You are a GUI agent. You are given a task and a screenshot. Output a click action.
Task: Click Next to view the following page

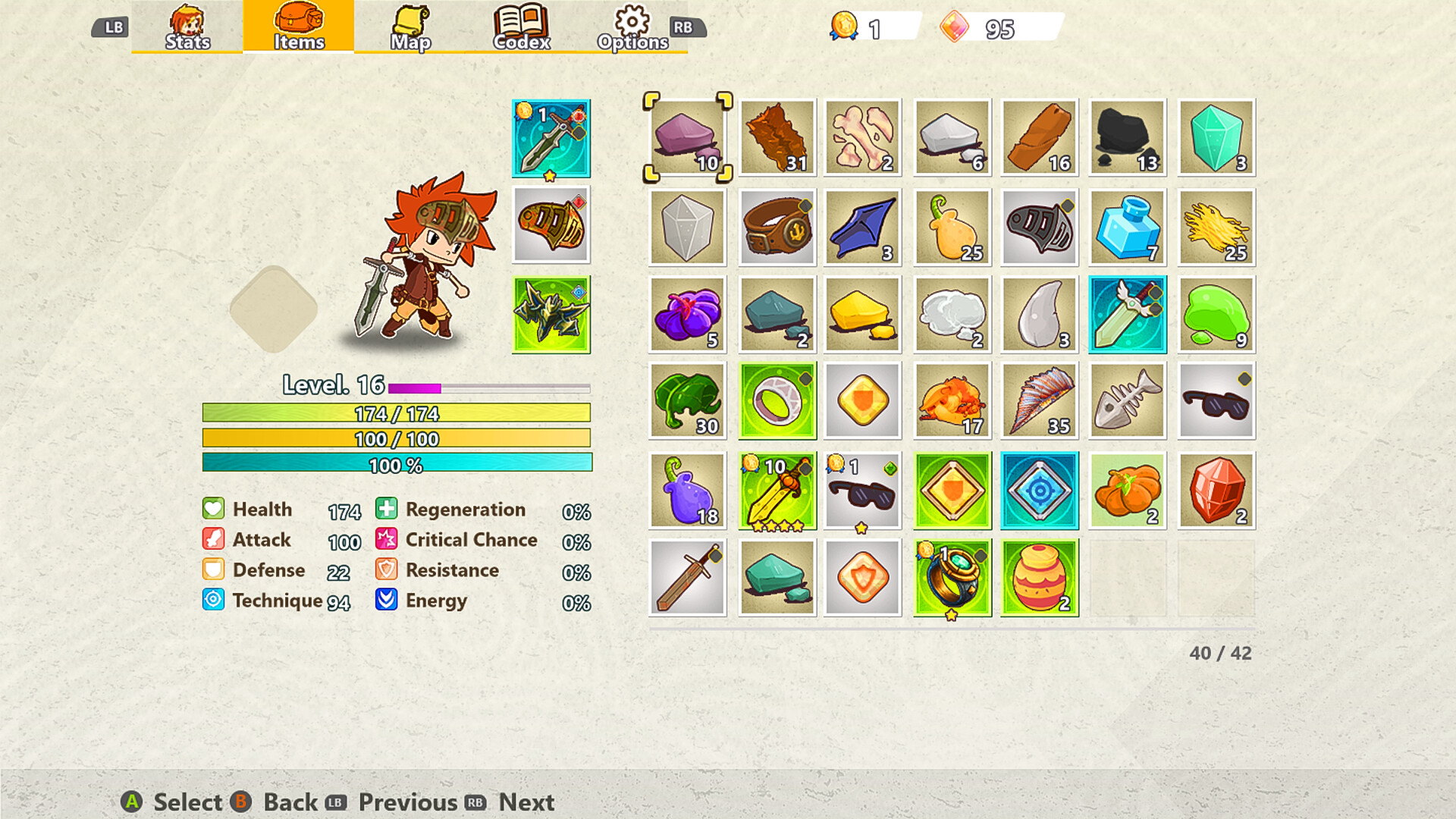click(526, 802)
